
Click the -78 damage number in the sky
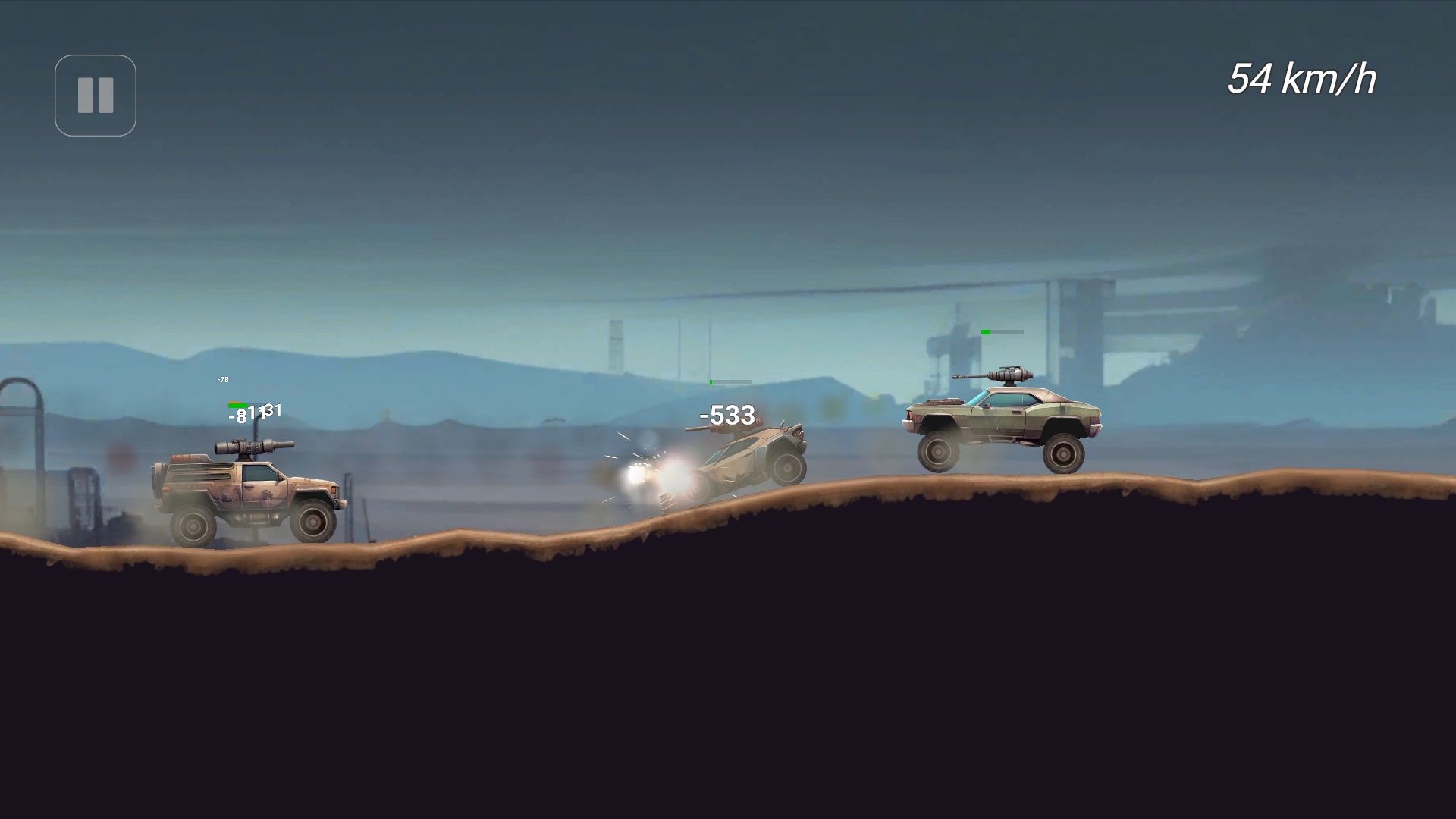coord(222,380)
